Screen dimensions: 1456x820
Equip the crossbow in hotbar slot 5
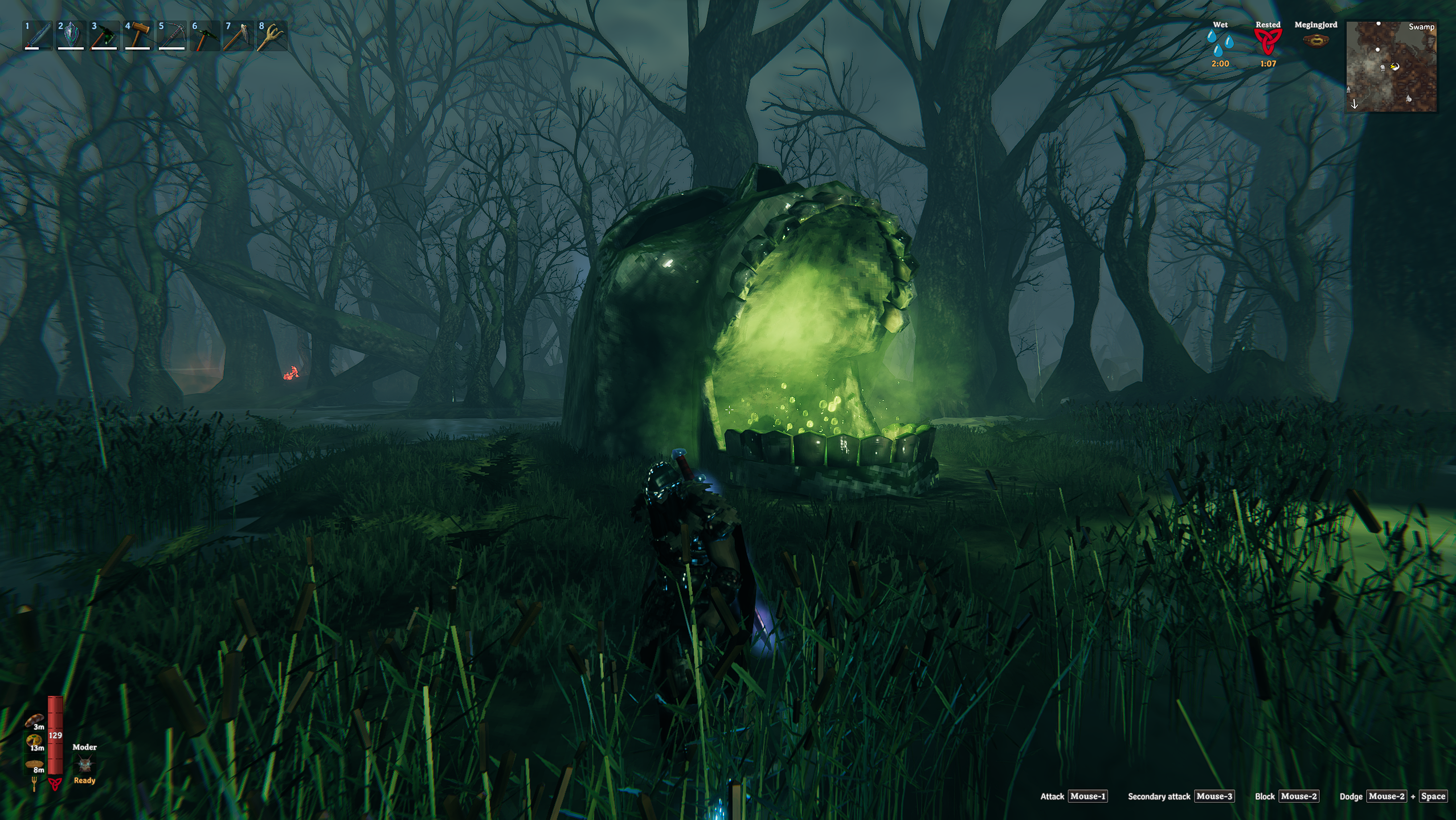click(x=171, y=36)
